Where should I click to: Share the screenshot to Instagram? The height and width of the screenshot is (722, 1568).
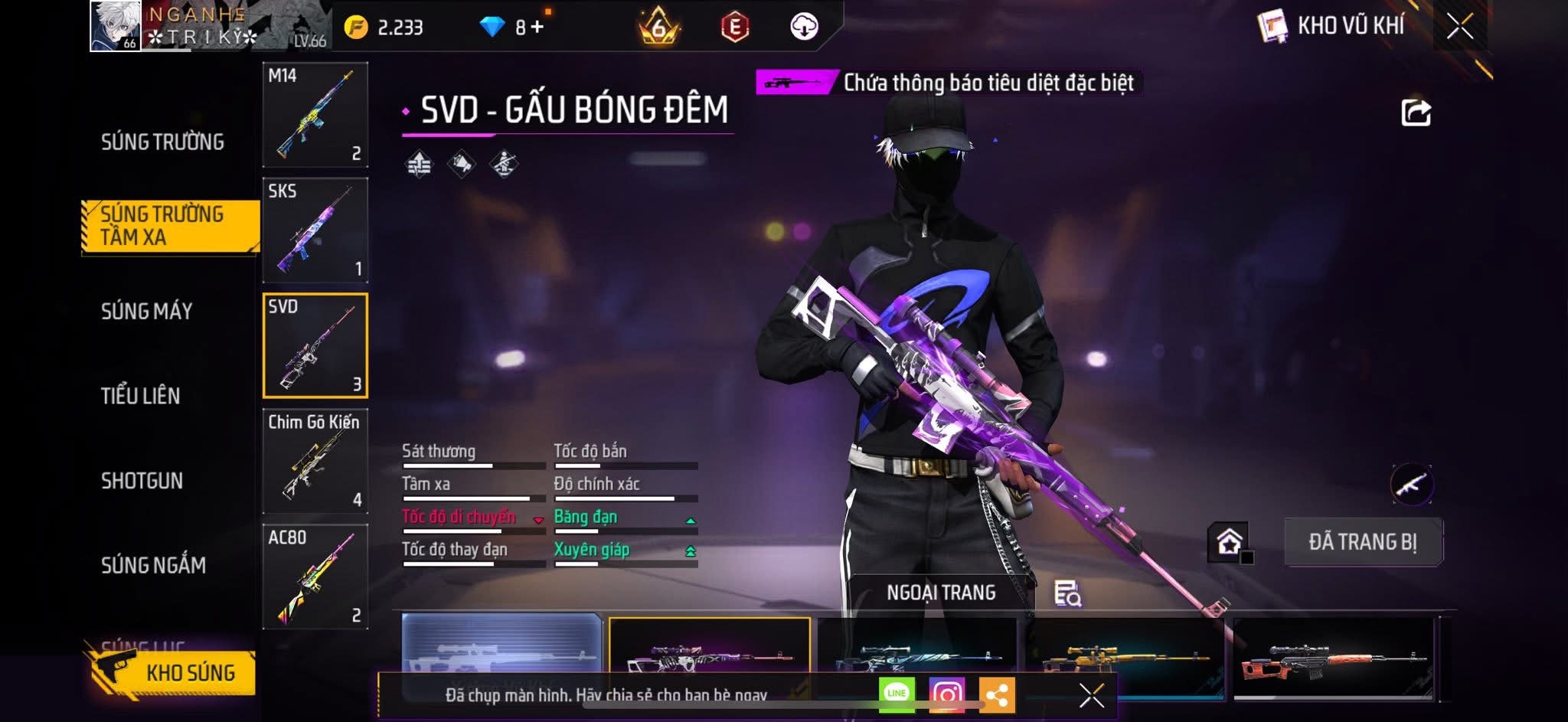pyautogui.click(x=947, y=694)
